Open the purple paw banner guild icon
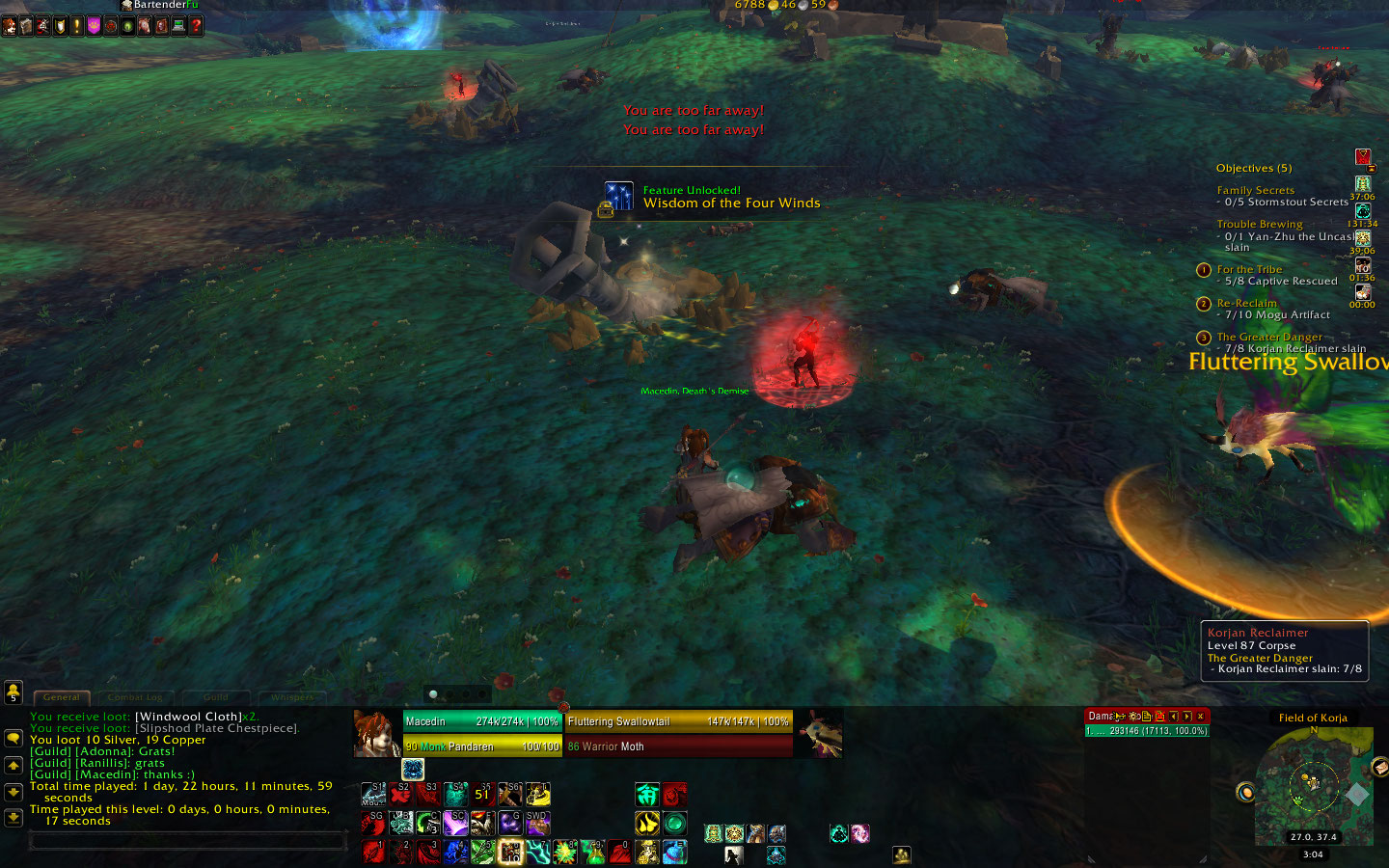This screenshot has height=868, width=1389. coord(94,26)
